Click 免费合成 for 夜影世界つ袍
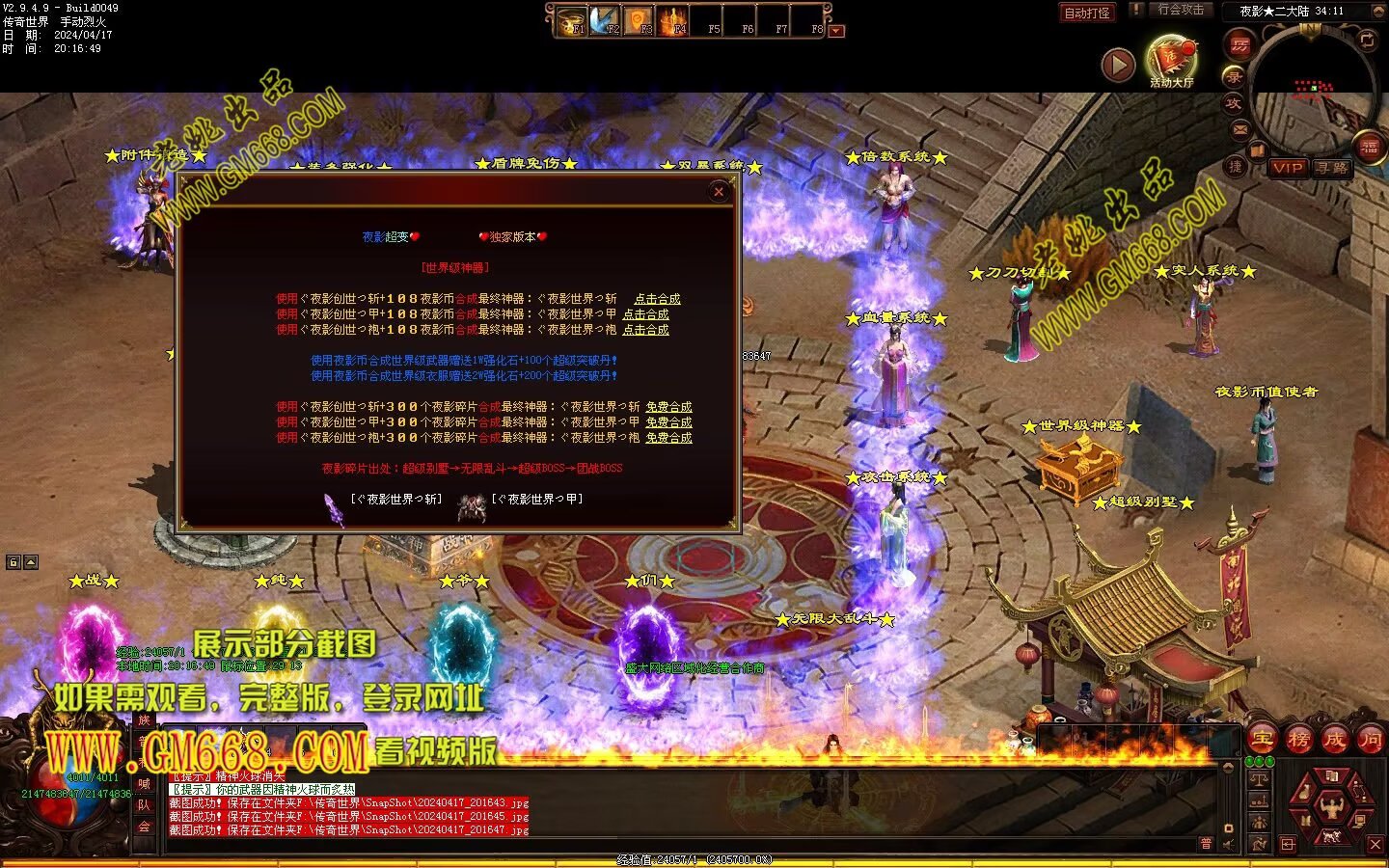 click(668, 438)
